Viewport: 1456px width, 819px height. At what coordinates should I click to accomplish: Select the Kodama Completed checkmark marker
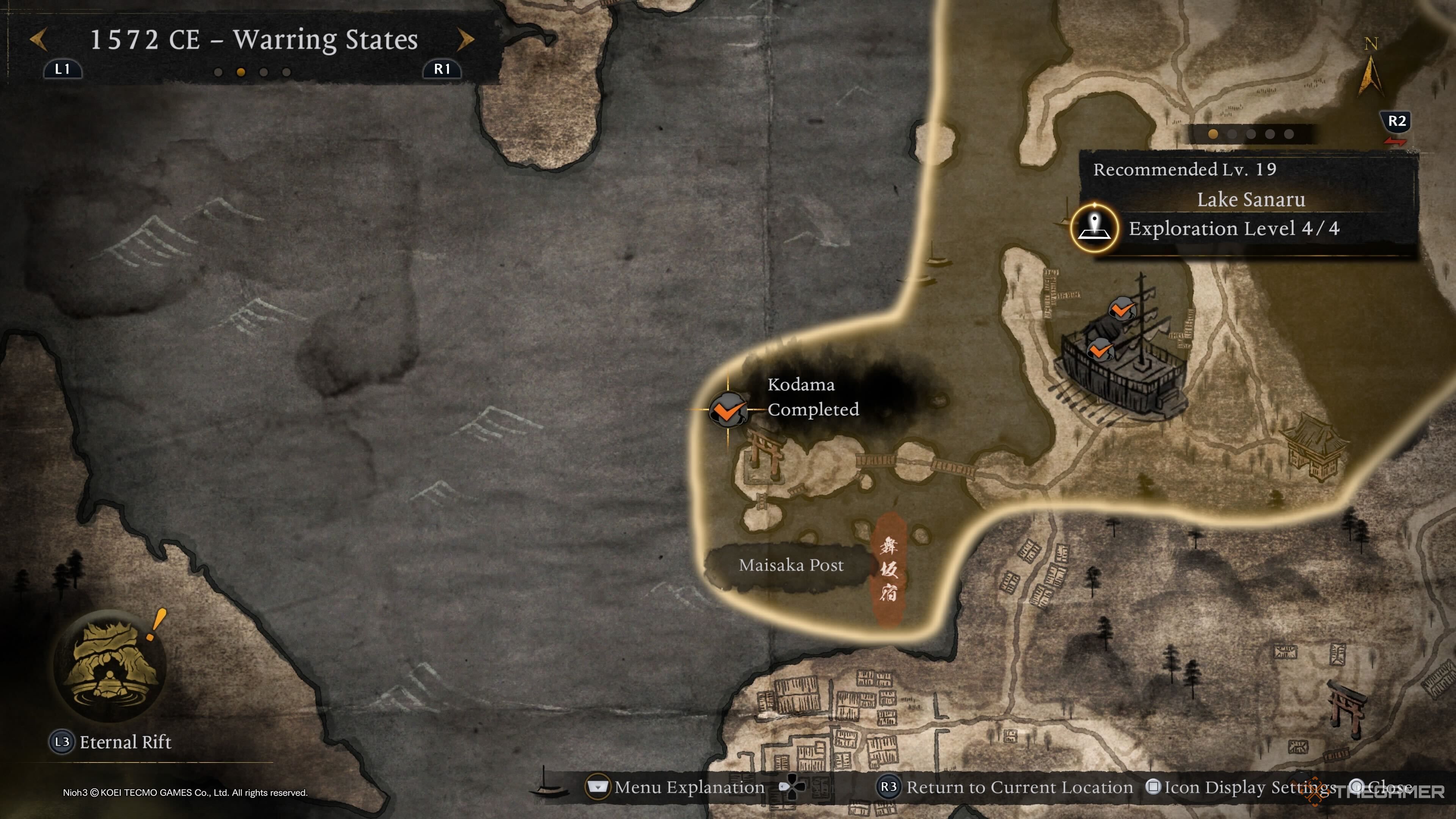(x=728, y=409)
